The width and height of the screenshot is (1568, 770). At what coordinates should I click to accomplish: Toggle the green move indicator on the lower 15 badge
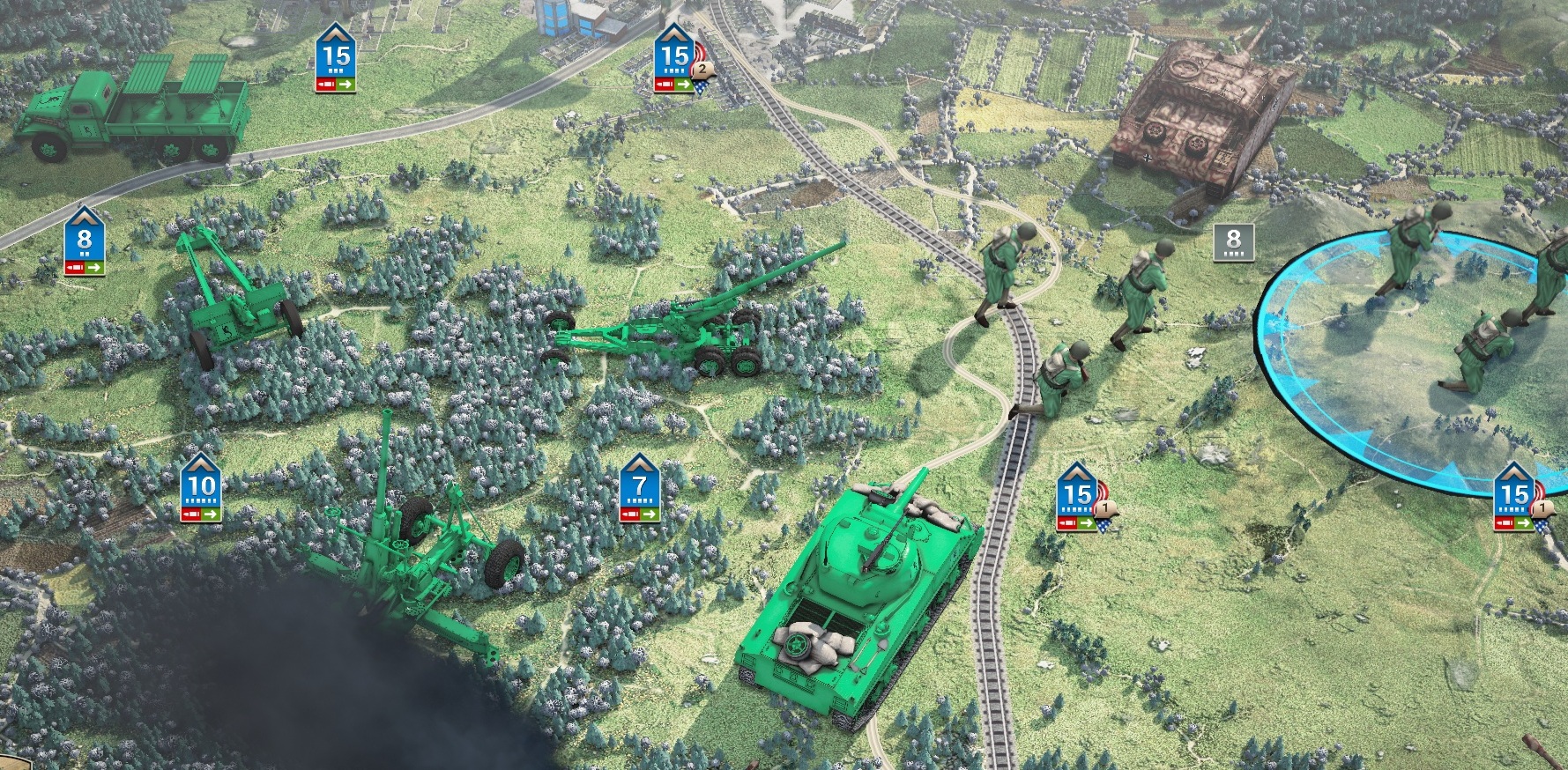[1085, 523]
